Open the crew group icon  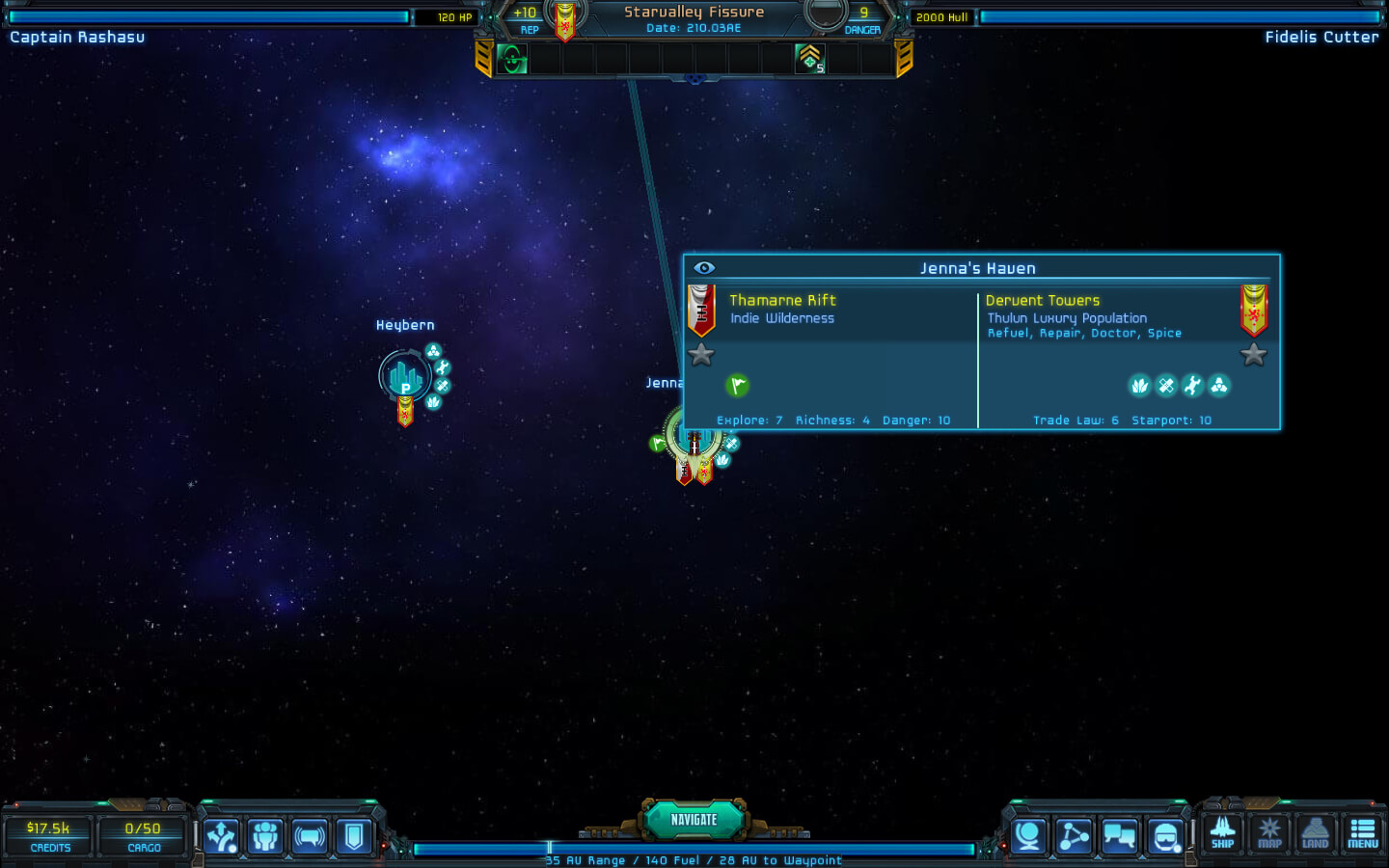265,836
